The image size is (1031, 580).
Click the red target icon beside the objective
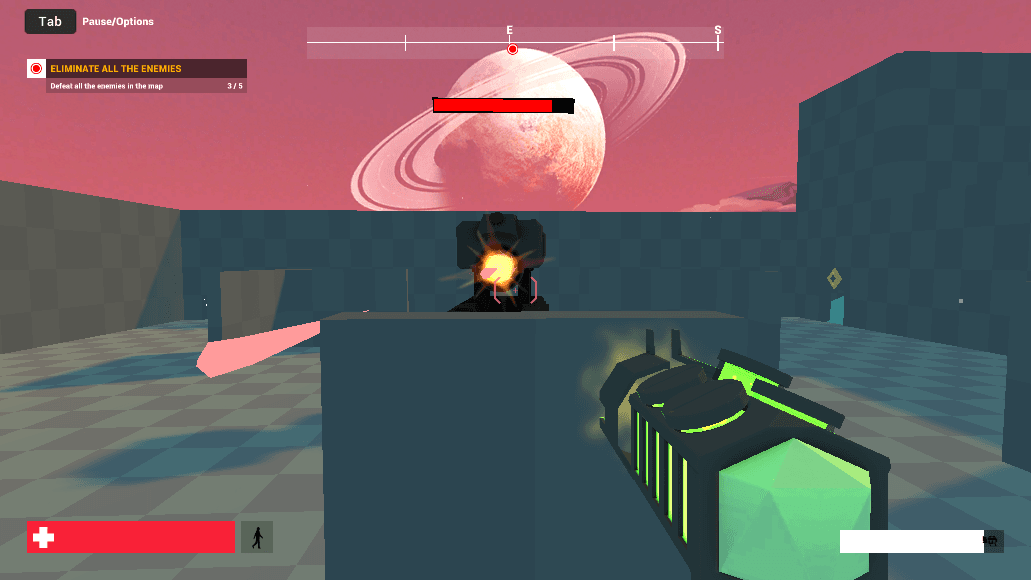(37, 69)
